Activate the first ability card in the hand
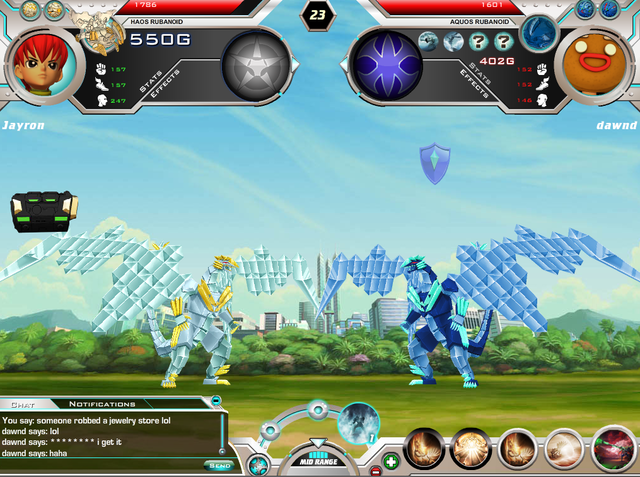This screenshot has height=477, width=640. 425,449
